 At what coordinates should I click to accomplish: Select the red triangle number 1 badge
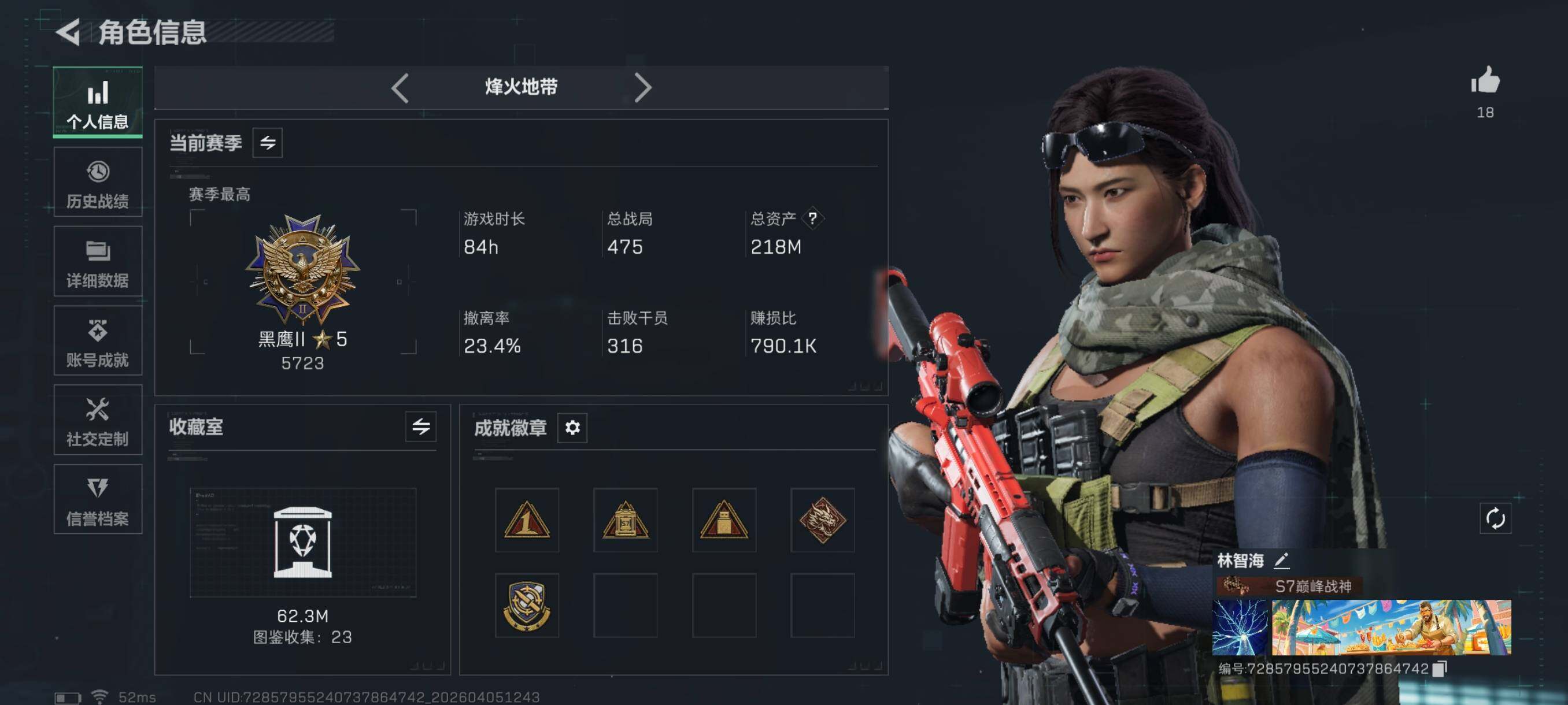click(x=527, y=520)
